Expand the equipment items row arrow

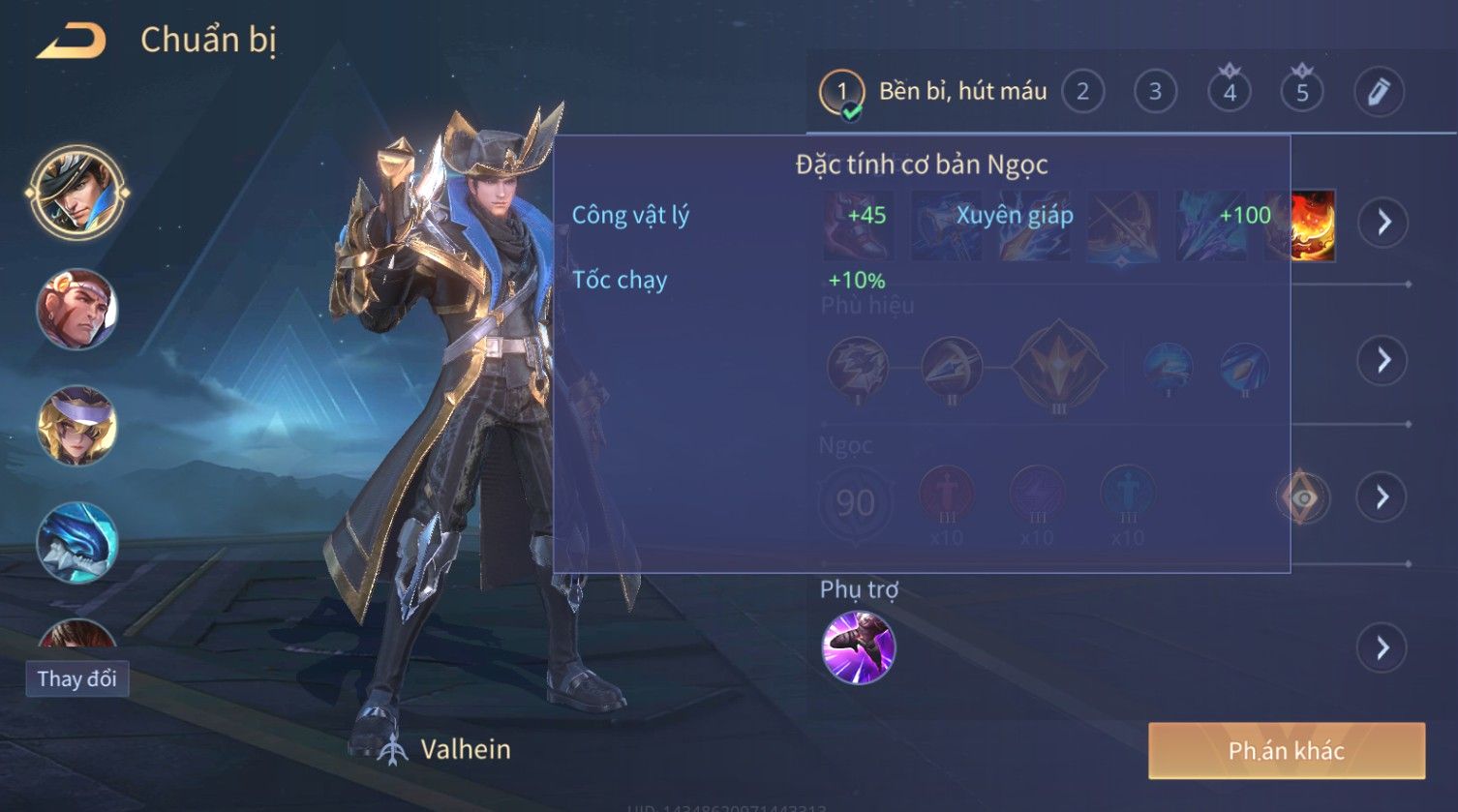pos(1383,223)
